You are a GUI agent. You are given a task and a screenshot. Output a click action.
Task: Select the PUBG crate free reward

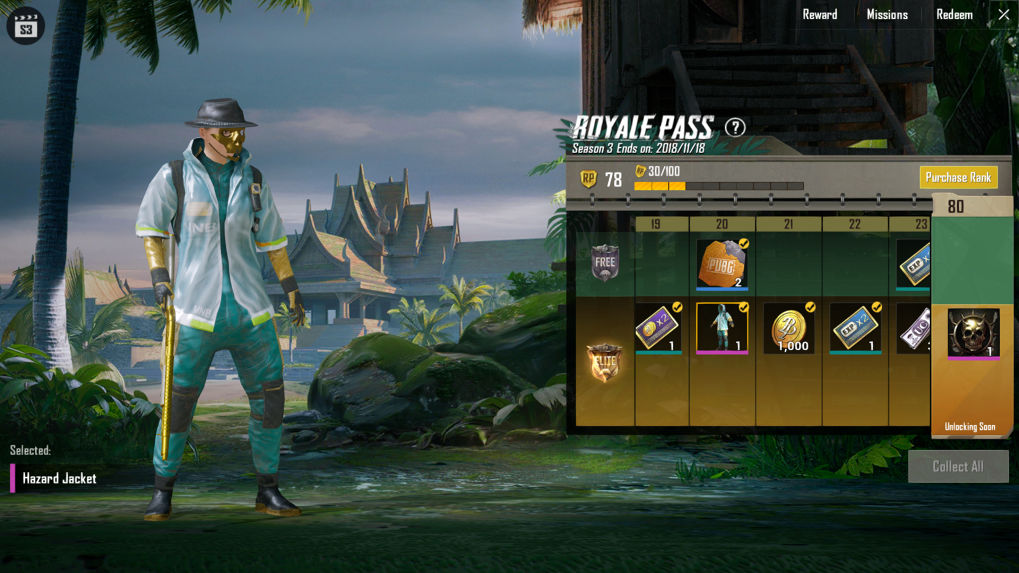(722, 264)
